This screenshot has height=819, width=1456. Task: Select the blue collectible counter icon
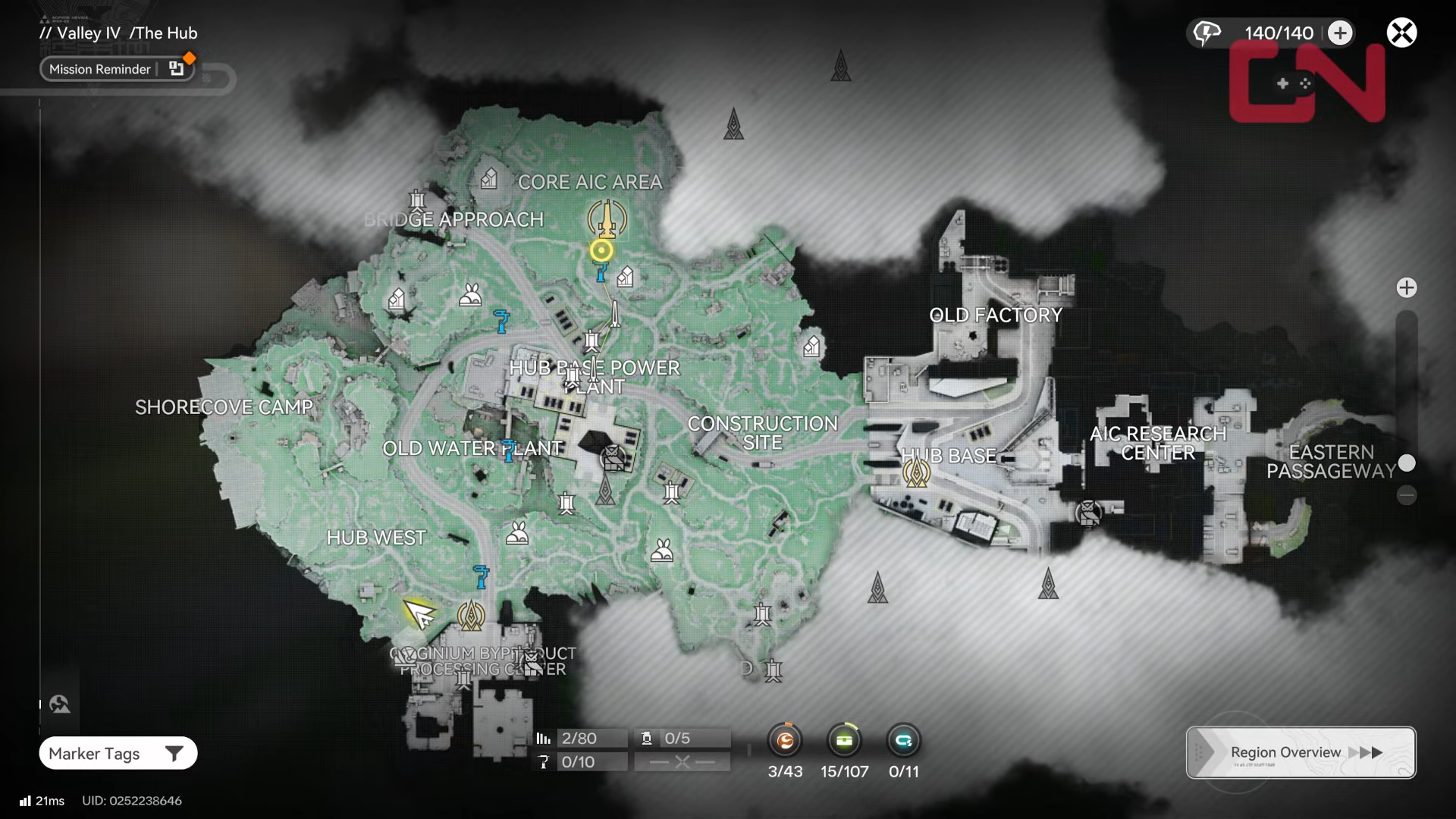[x=903, y=740]
